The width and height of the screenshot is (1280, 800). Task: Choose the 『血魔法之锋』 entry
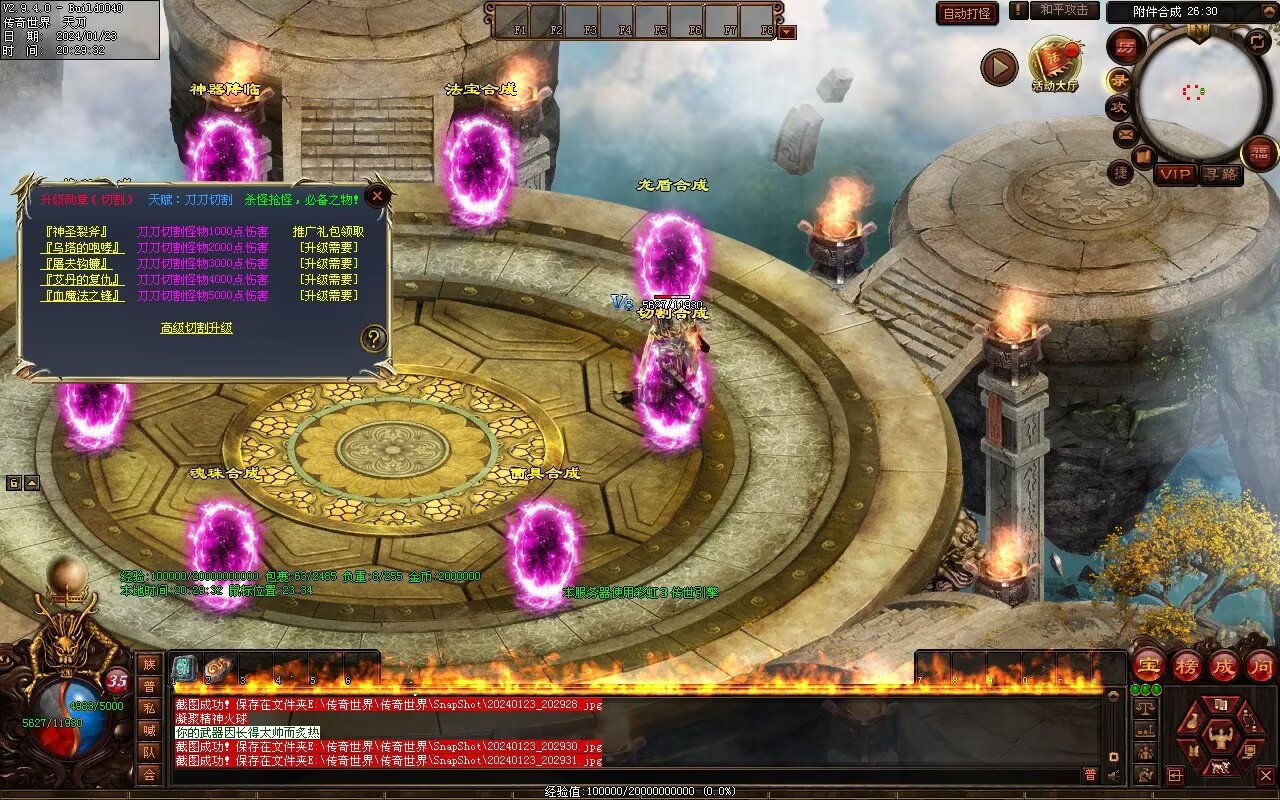coord(84,296)
